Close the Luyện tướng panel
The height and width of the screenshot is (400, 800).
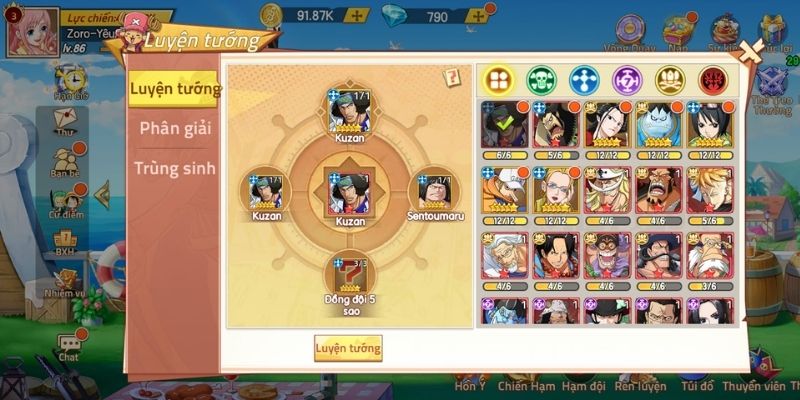[x=746, y=54]
